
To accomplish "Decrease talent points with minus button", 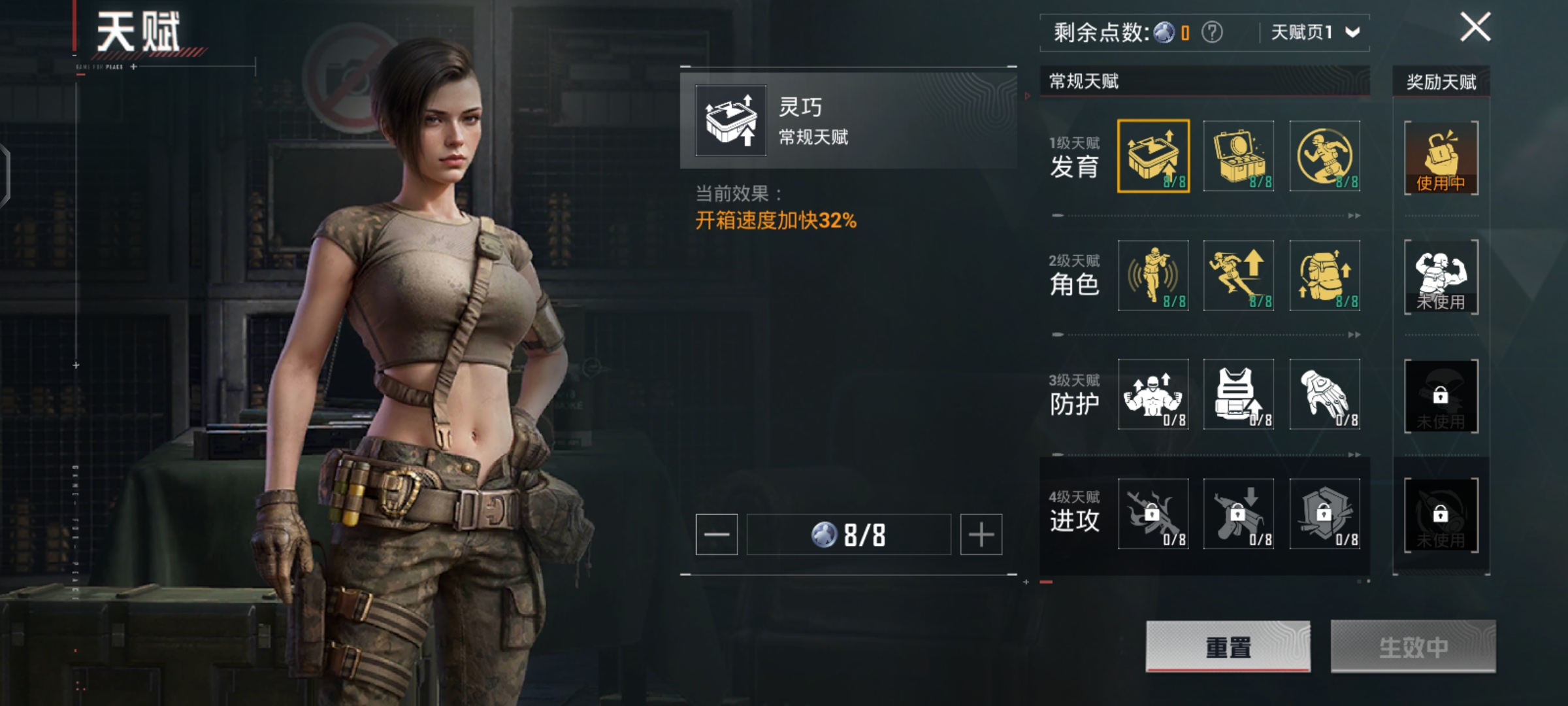I will (x=717, y=535).
